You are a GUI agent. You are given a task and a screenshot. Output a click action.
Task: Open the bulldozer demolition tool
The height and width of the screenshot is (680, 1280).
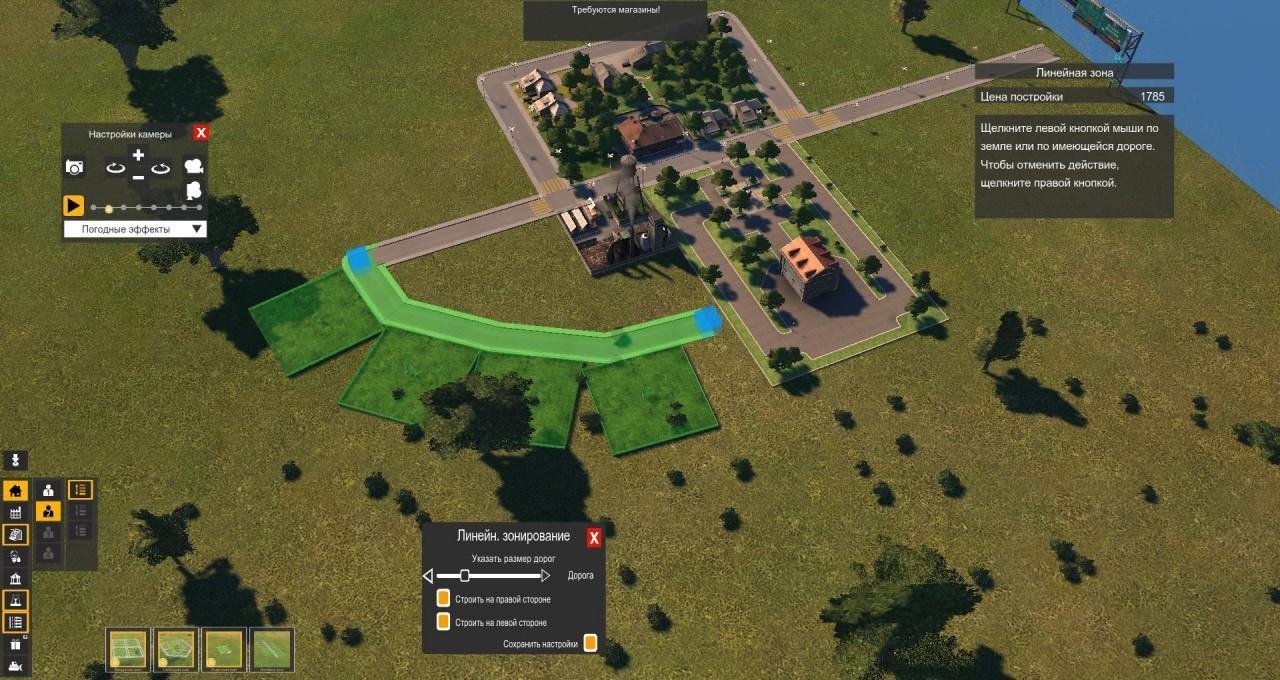(15, 667)
